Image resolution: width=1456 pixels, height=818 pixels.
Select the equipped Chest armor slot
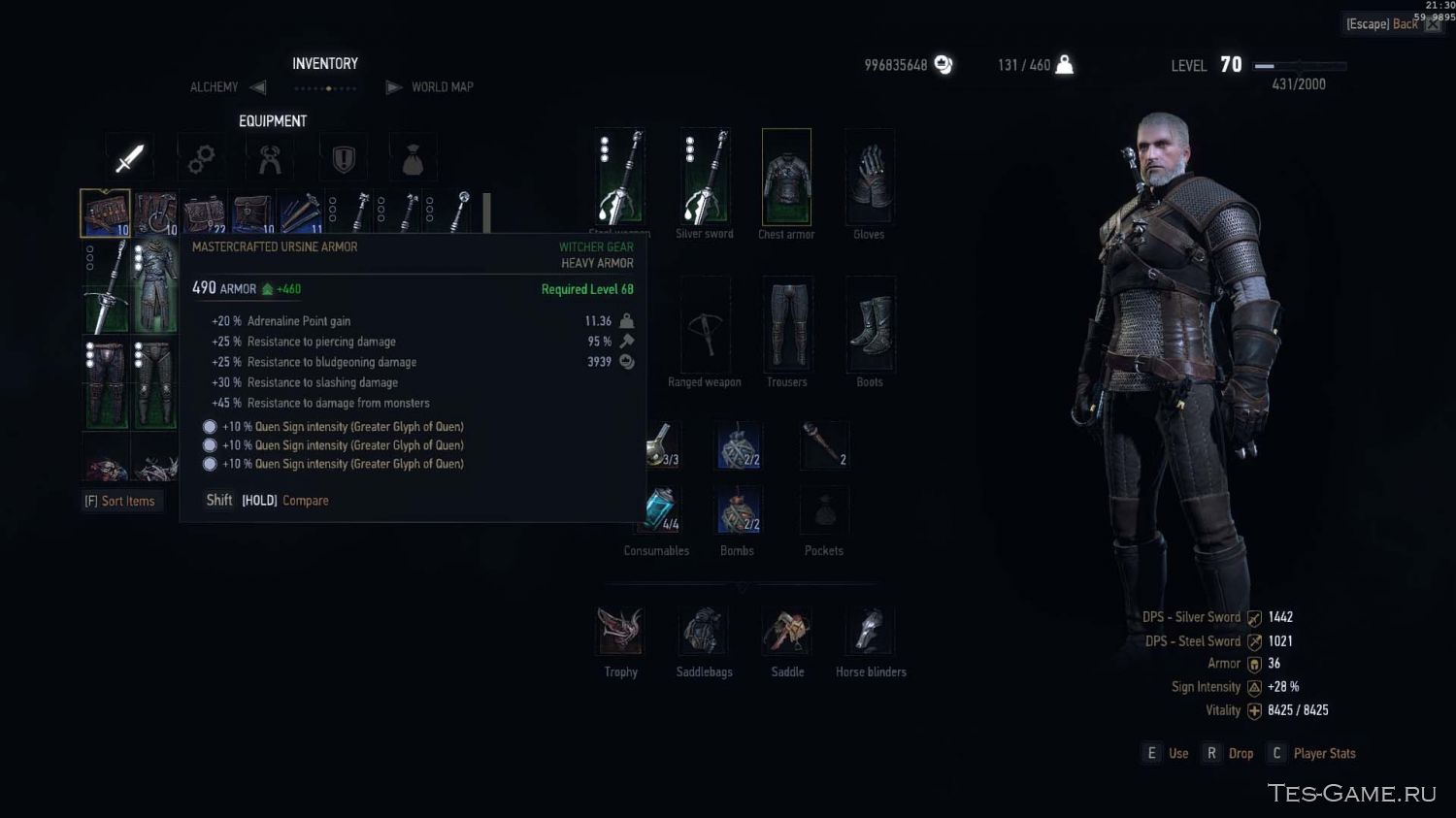click(x=786, y=178)
